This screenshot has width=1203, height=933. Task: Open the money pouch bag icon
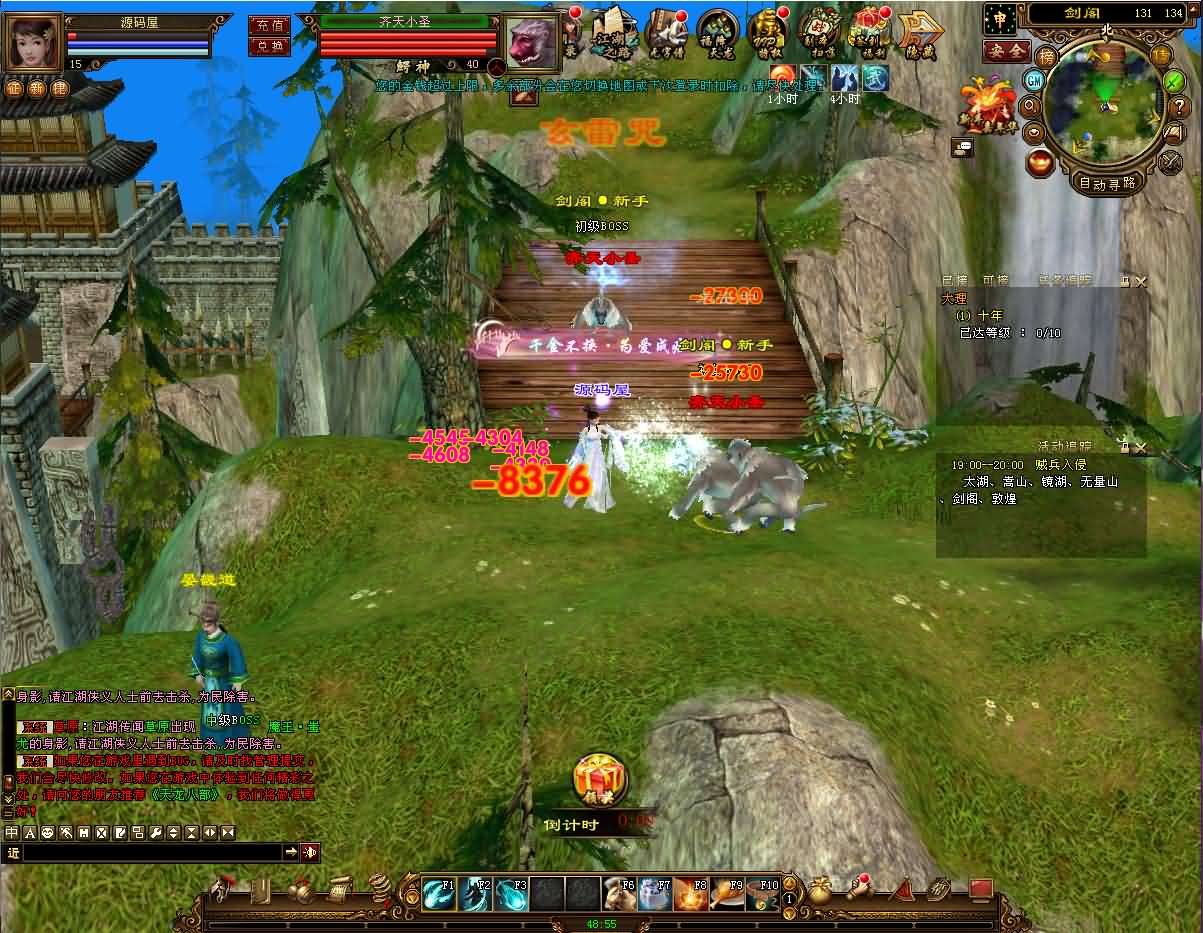820,890
